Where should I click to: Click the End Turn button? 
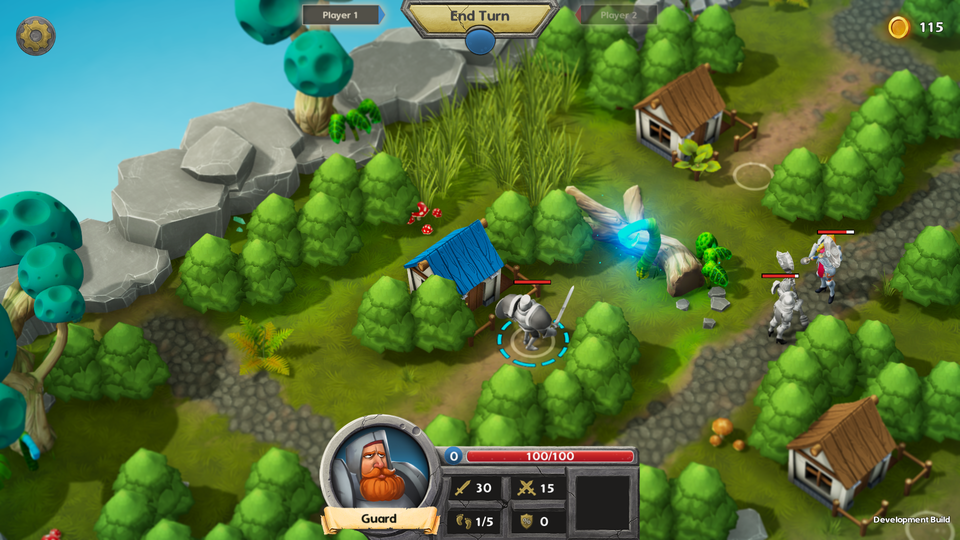pos(480,17)
